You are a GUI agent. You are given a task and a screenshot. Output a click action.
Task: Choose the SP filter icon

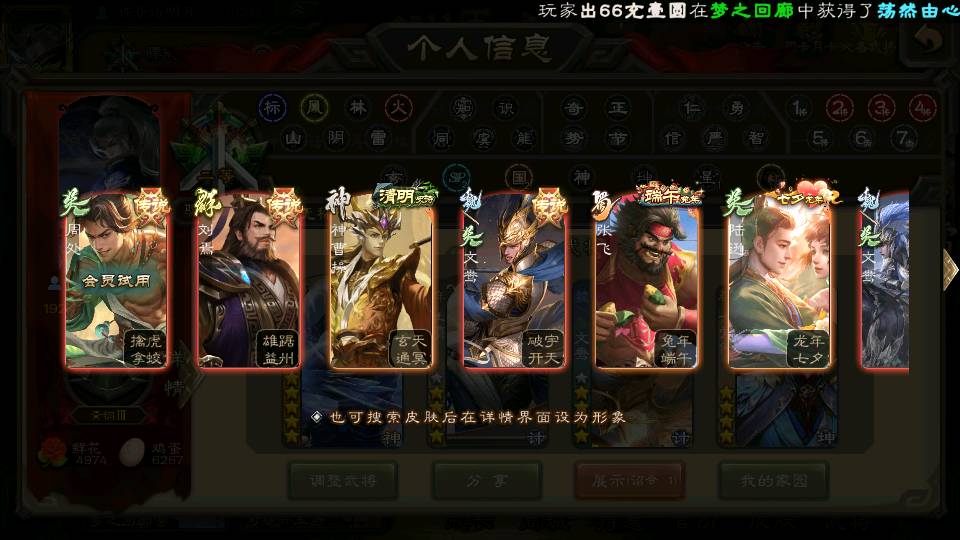point(456,177)
